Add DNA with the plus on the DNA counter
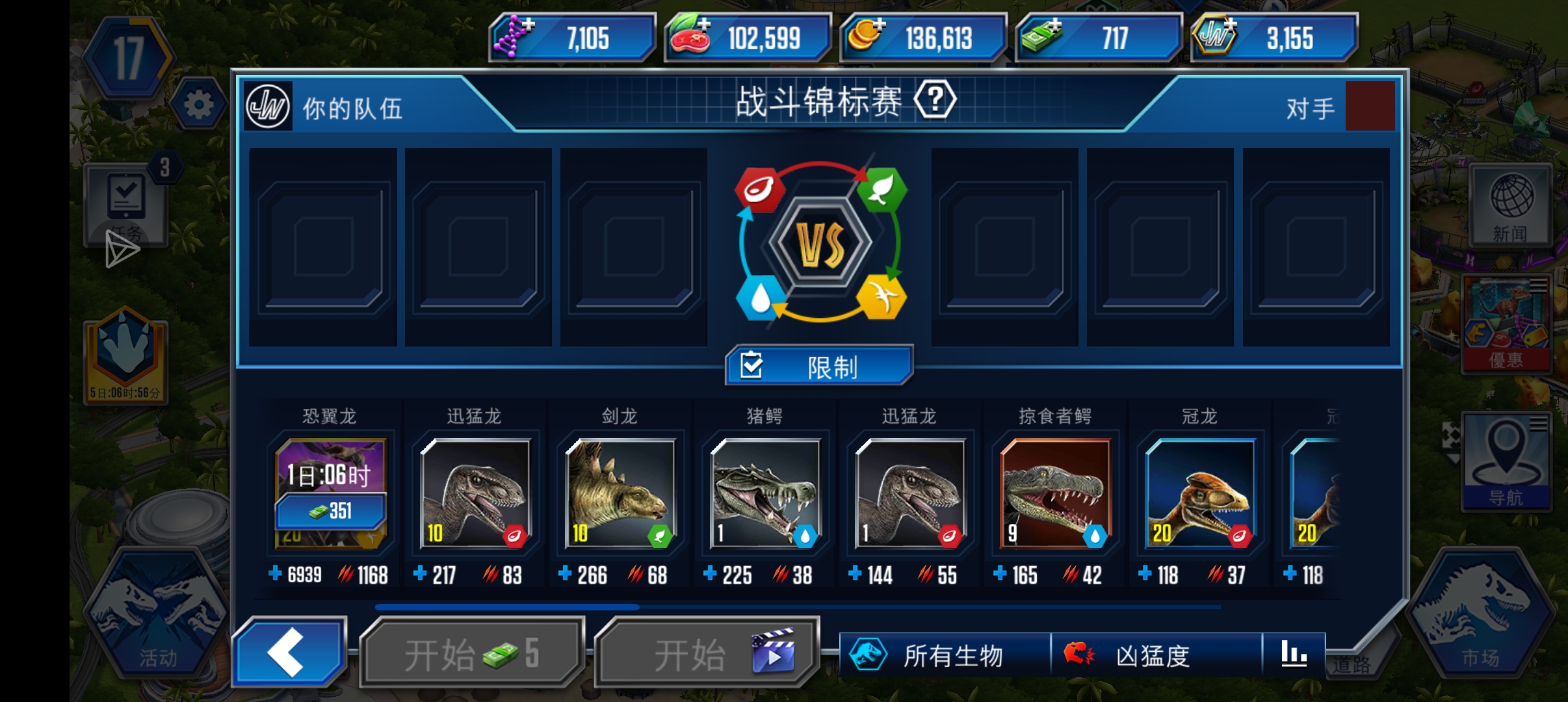This screenshot has height=702, width=1568. tap(528, 24)
